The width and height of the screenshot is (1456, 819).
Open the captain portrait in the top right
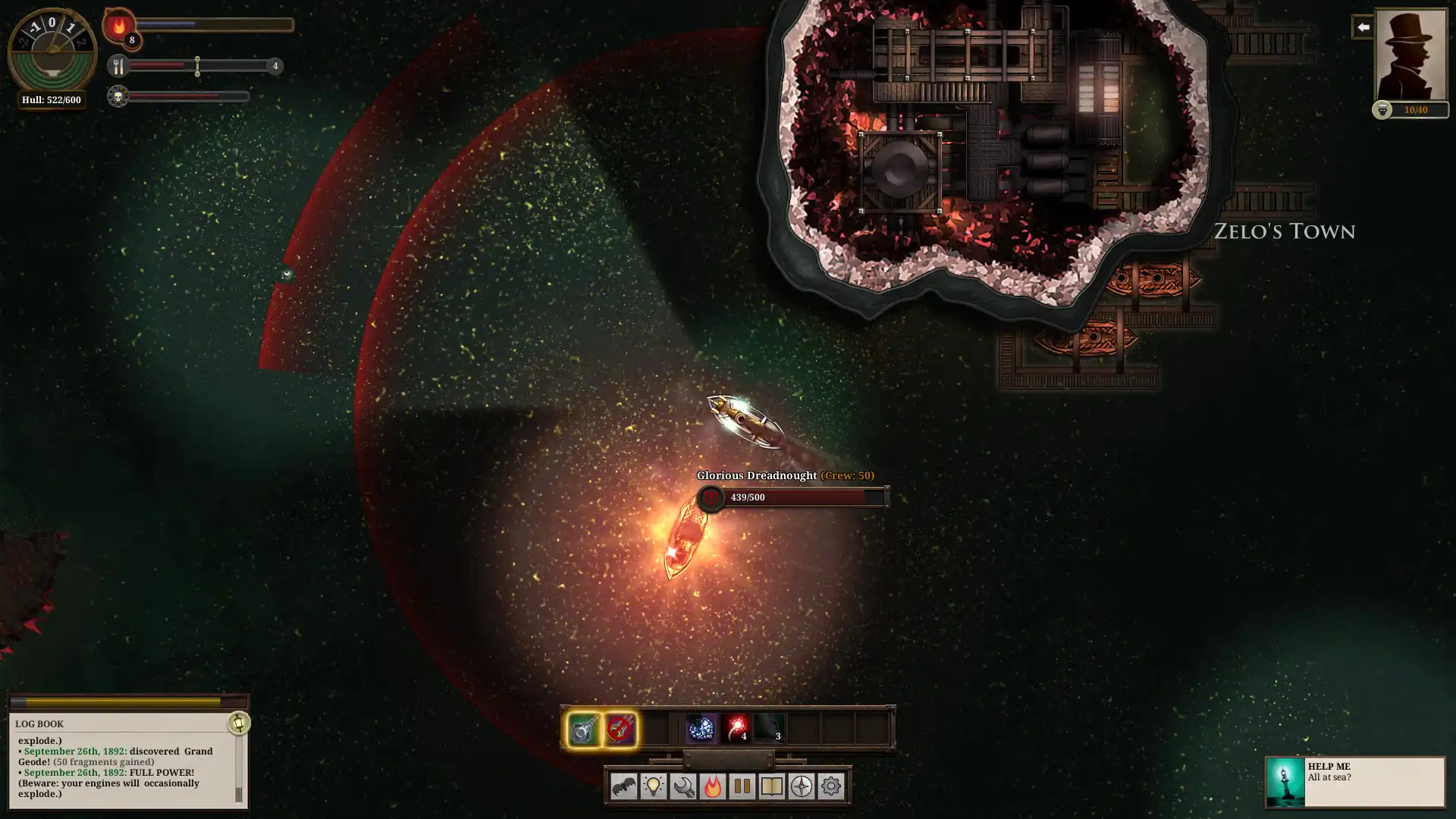point(1410,53)
